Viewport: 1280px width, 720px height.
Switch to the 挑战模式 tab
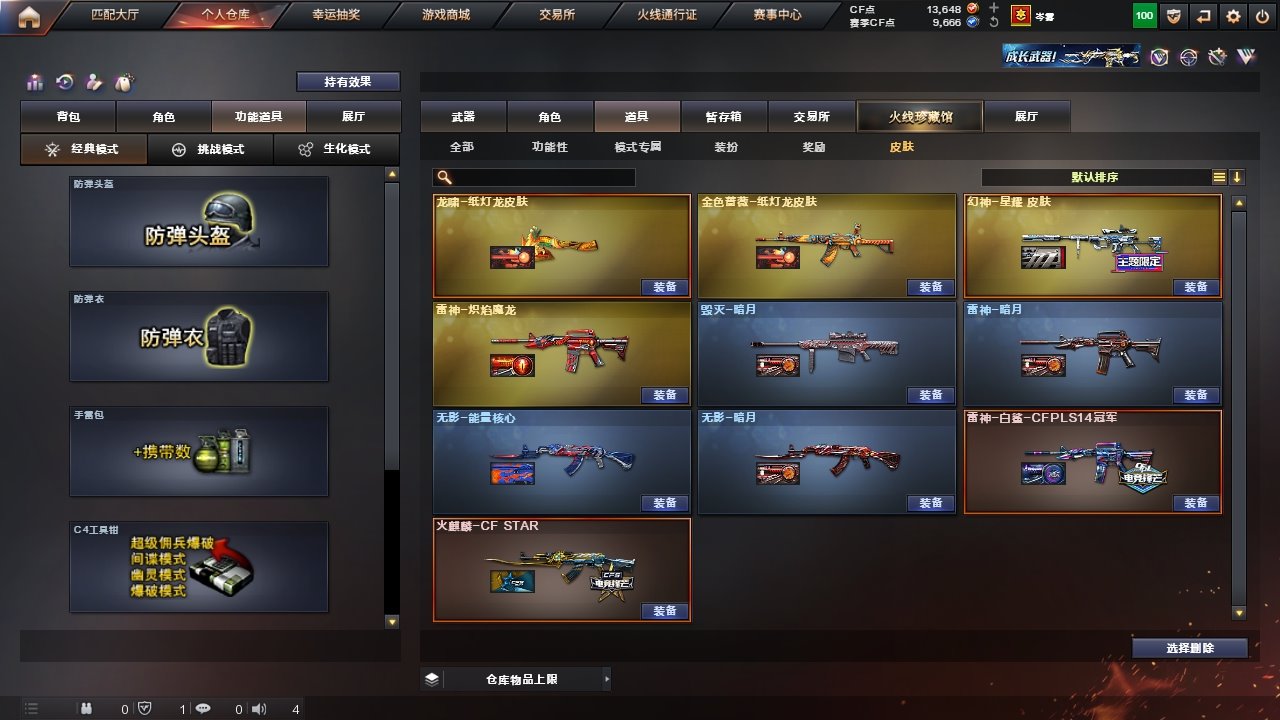click(x=209, y=149)
